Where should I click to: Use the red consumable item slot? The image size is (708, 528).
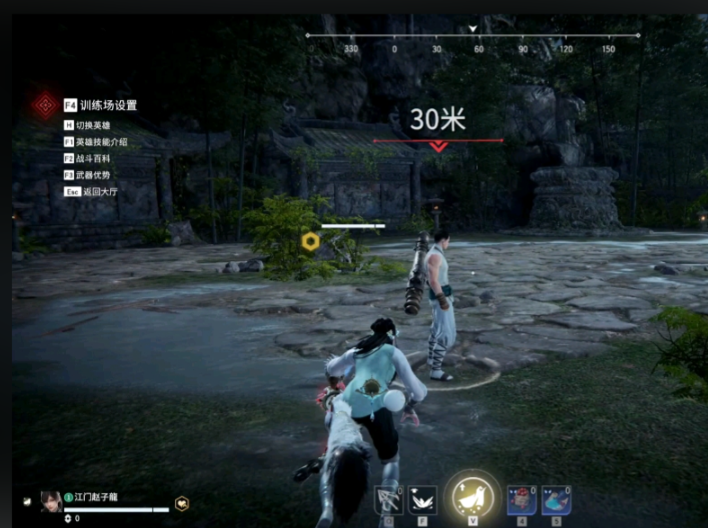[x=521, y=499]
